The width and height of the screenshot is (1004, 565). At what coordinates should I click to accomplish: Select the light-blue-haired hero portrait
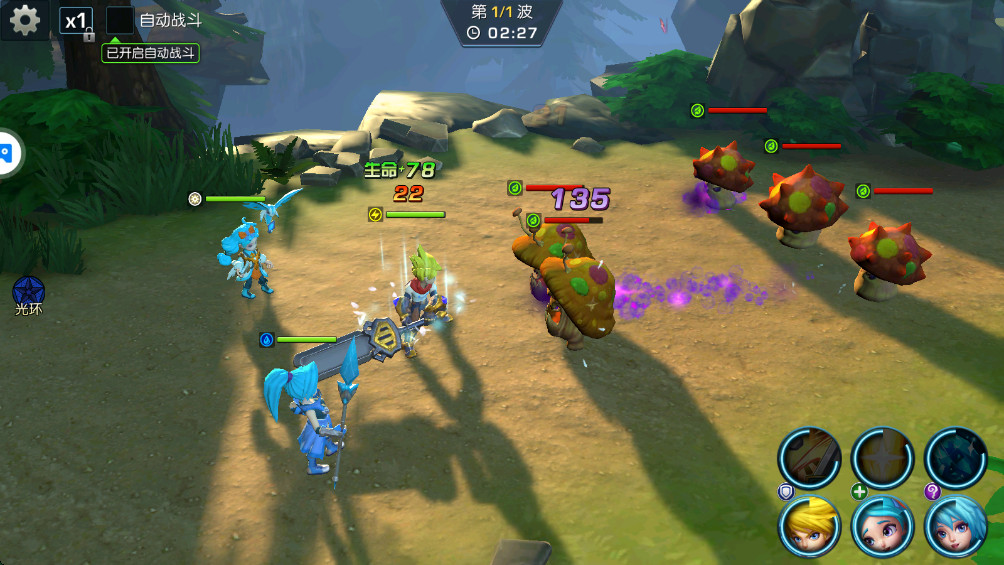[x=956, y=526]
